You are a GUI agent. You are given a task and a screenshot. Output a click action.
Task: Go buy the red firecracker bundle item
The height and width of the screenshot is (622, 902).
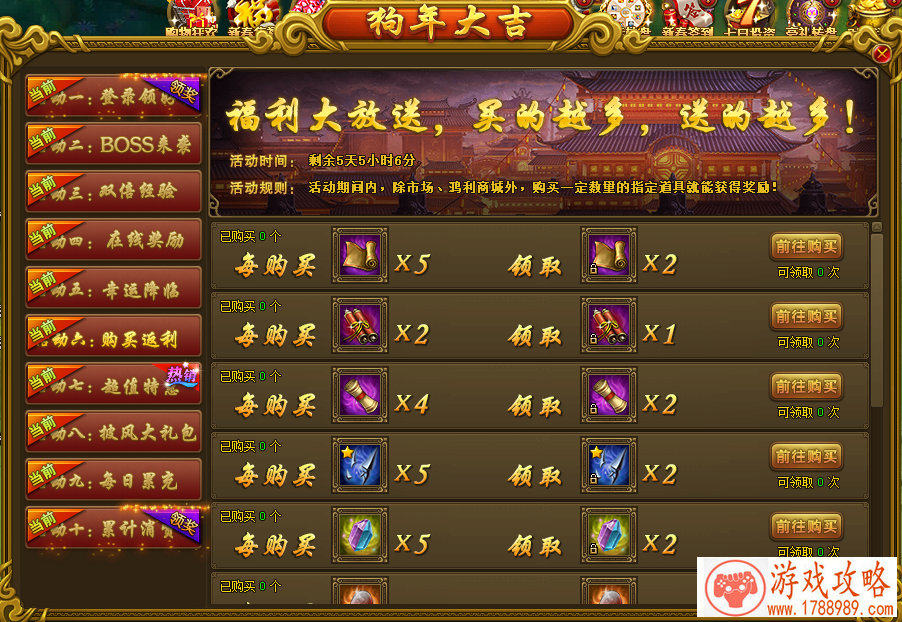[806, 317]
